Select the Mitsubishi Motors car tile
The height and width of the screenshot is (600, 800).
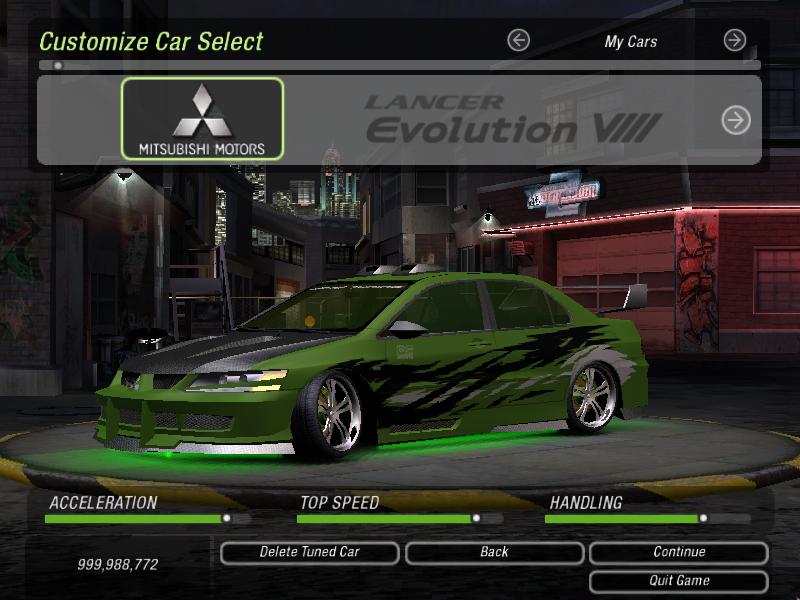coord(202,119)
